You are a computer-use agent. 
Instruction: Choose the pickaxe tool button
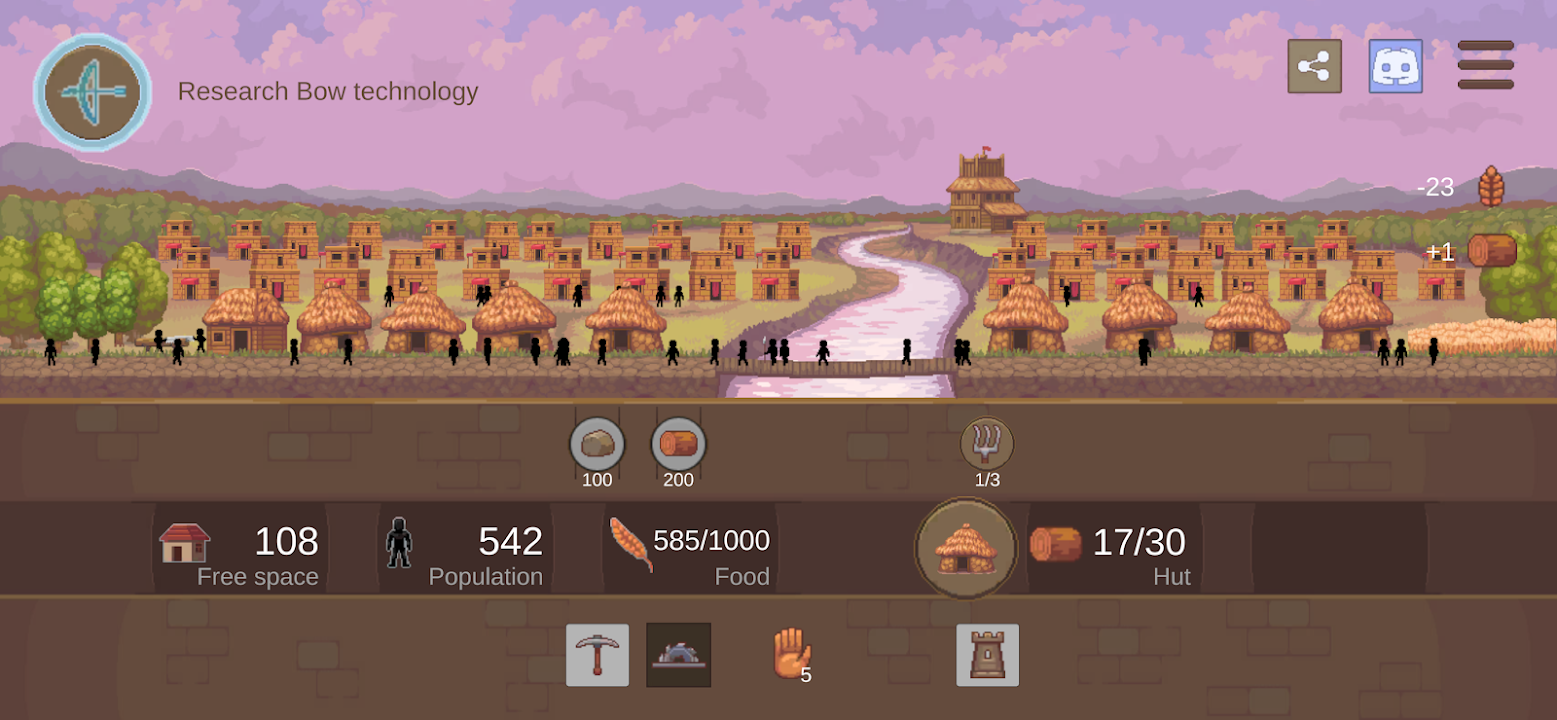[x=597, y=655]
